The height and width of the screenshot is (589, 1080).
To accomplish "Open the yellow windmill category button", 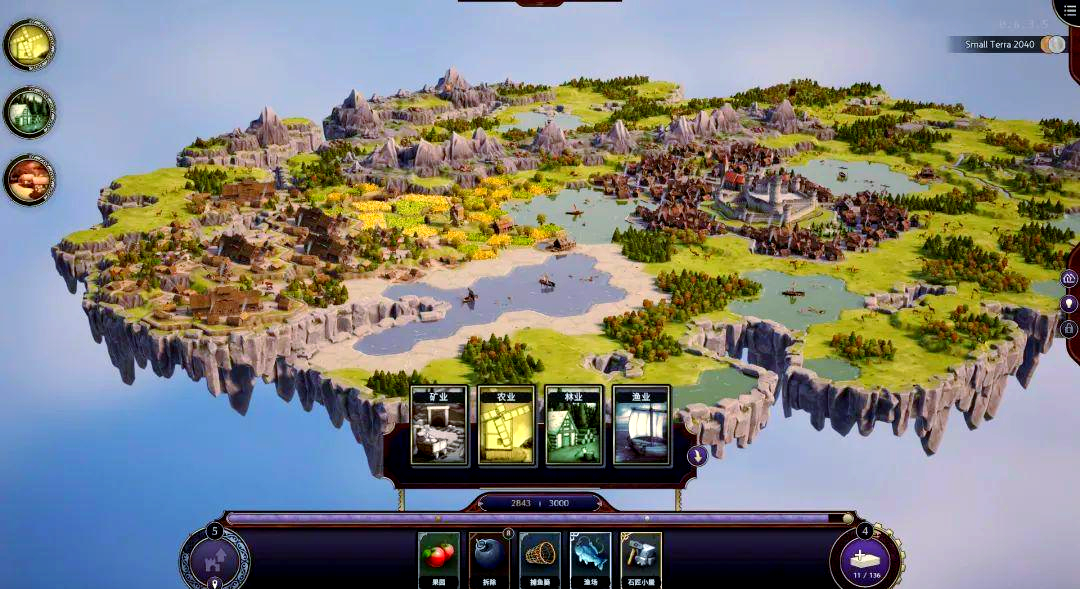I will click(x=29, y=44).
